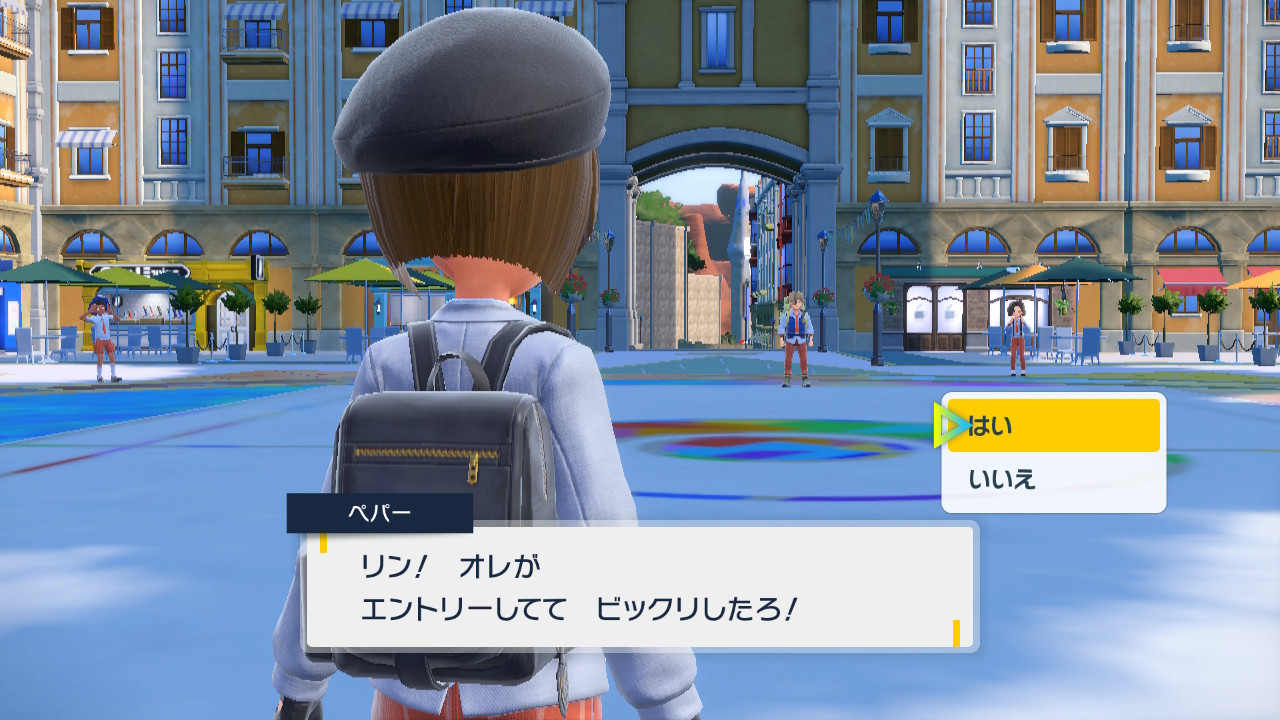Choose the はい reply option

[1053, 426]
